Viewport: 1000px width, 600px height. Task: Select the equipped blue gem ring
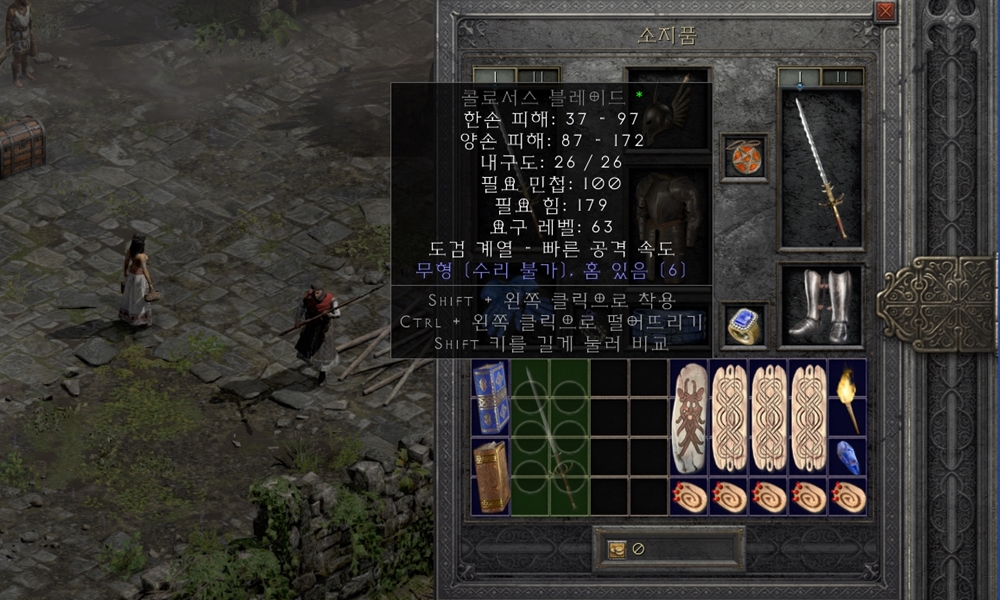click(744, 326)
